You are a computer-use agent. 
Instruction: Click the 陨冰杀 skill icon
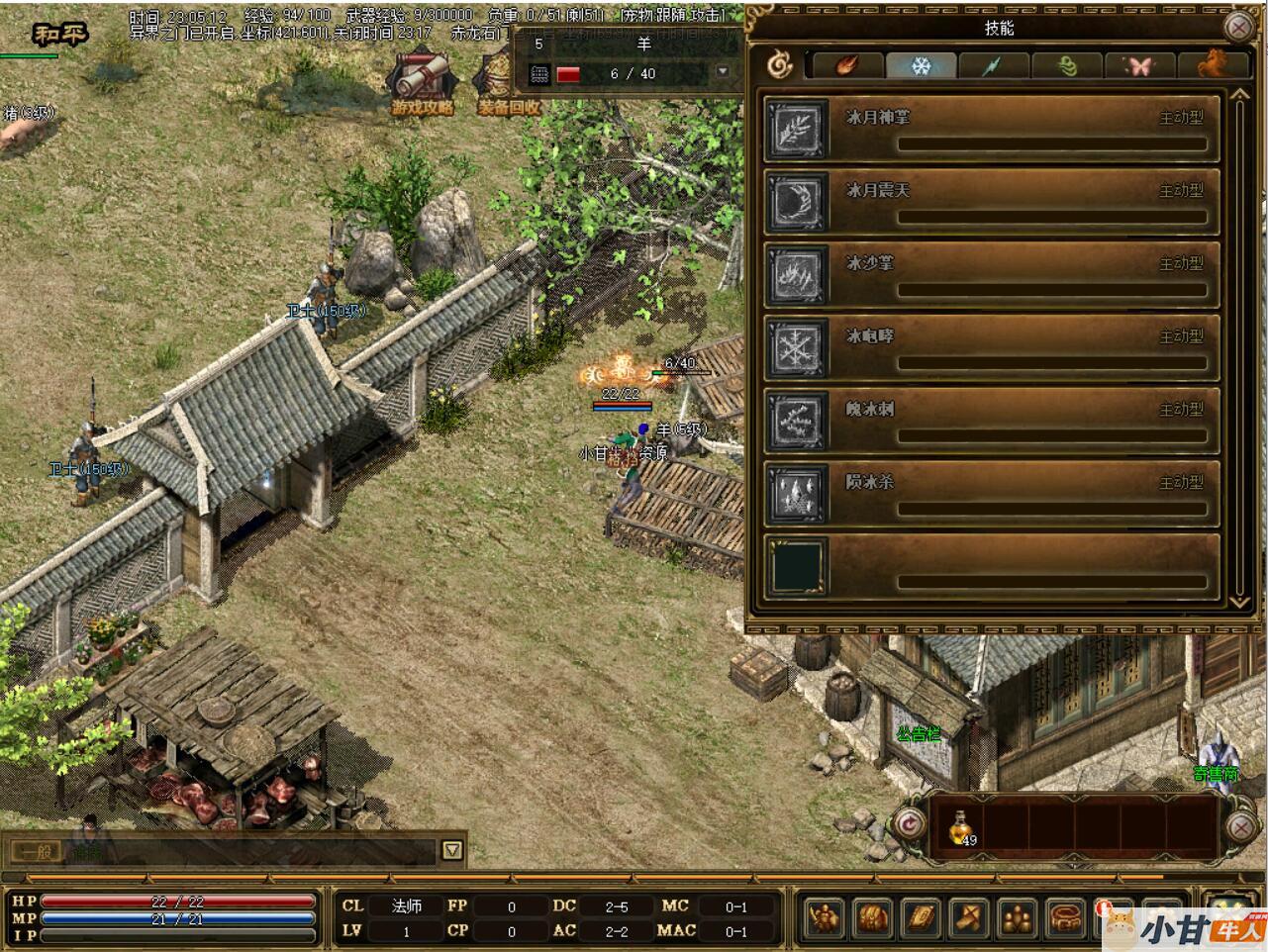[x=797, y=494]
